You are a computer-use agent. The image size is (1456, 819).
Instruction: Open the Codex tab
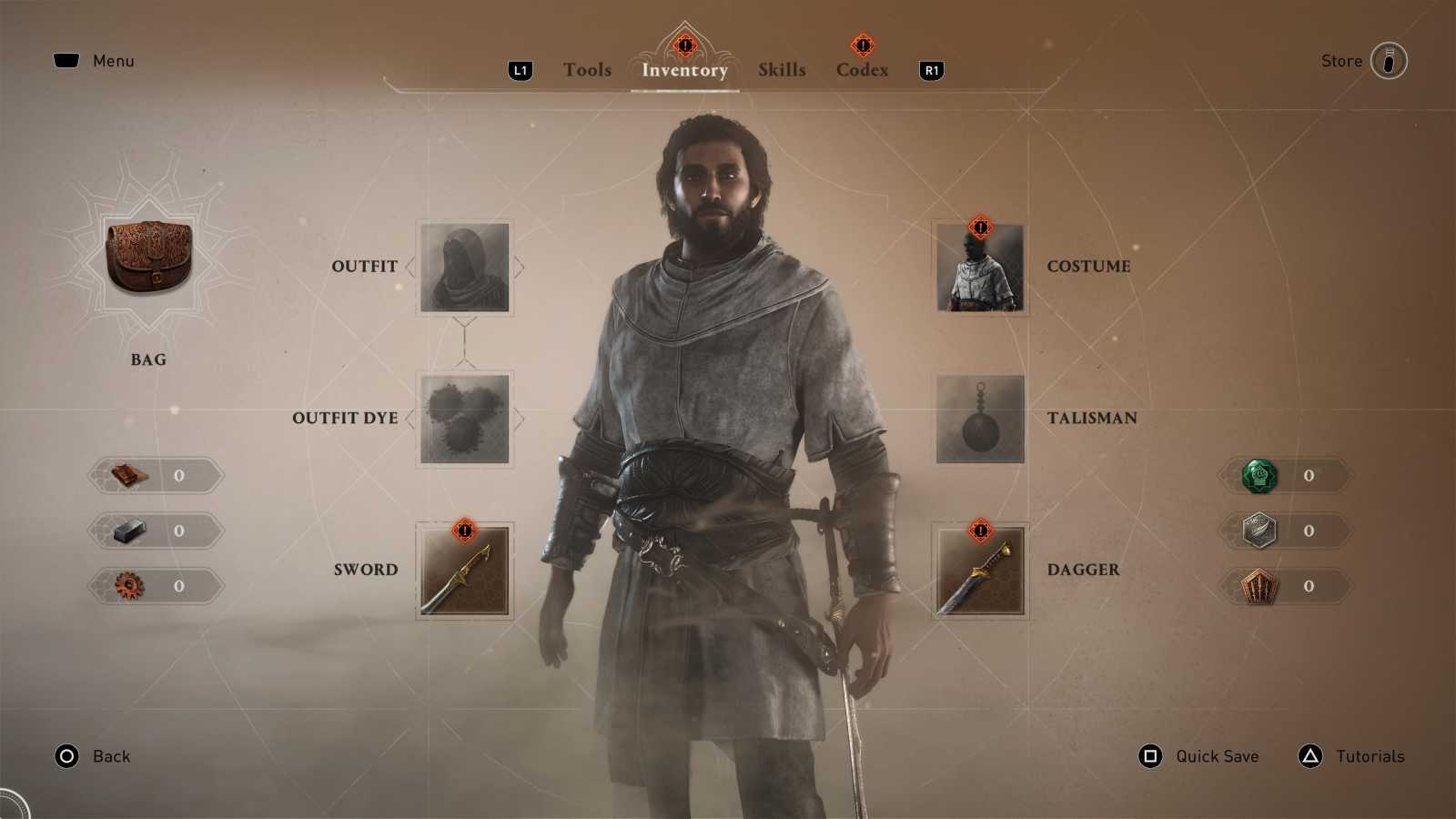[x=861, y=69]
